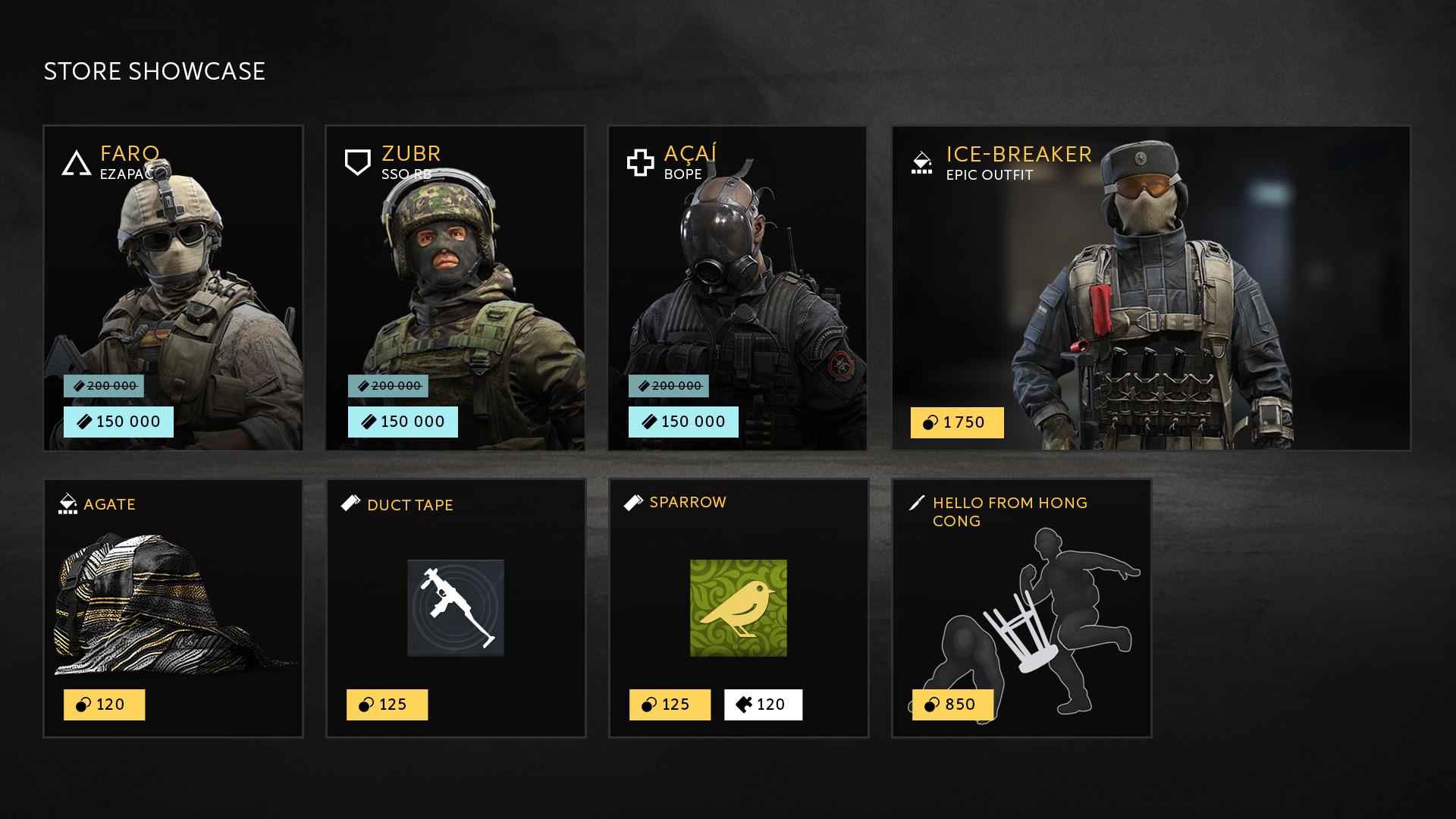Purchase Zubr for 150 000 credits
The image size is (1456, 819).
point(403,422)
